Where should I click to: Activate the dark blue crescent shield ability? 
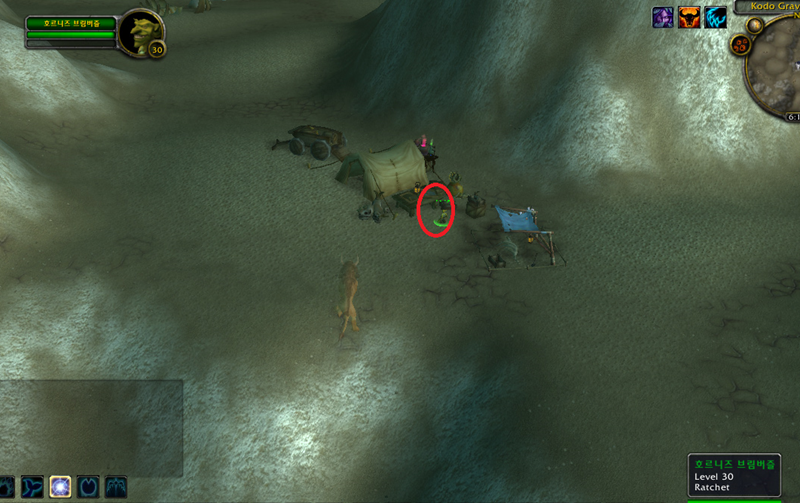point(88,487)
